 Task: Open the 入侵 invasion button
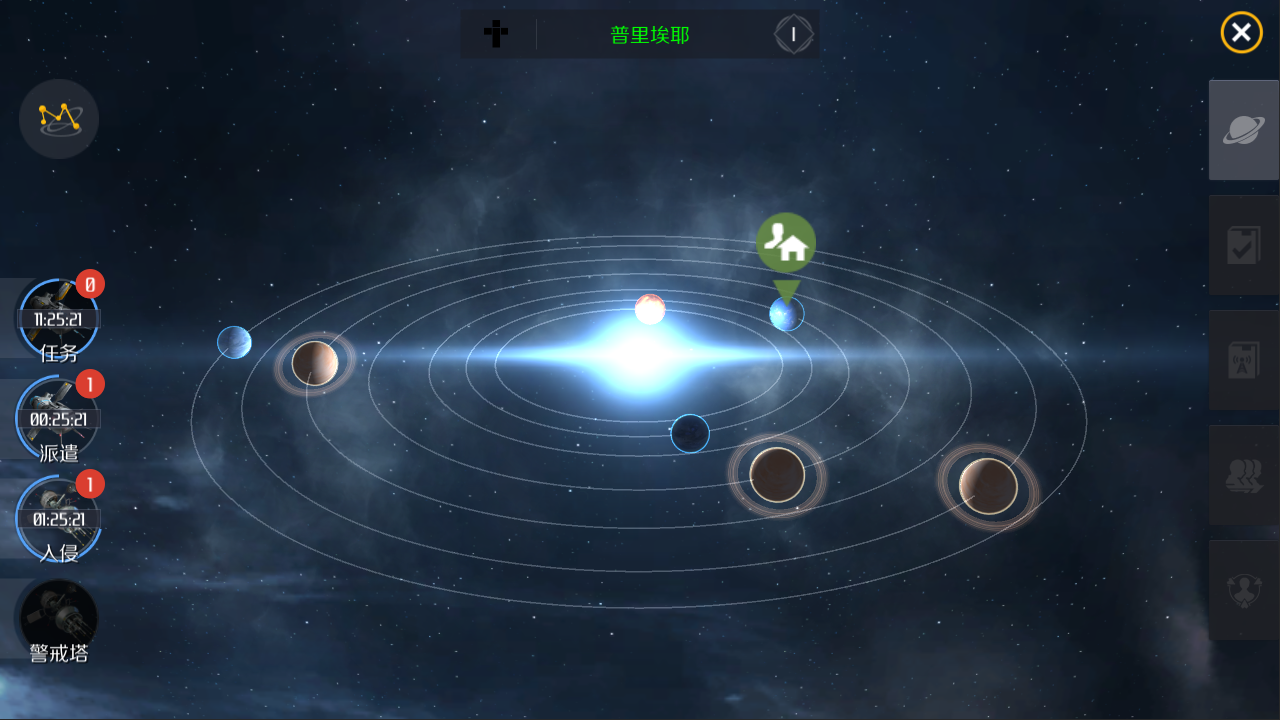coord(59,519)
